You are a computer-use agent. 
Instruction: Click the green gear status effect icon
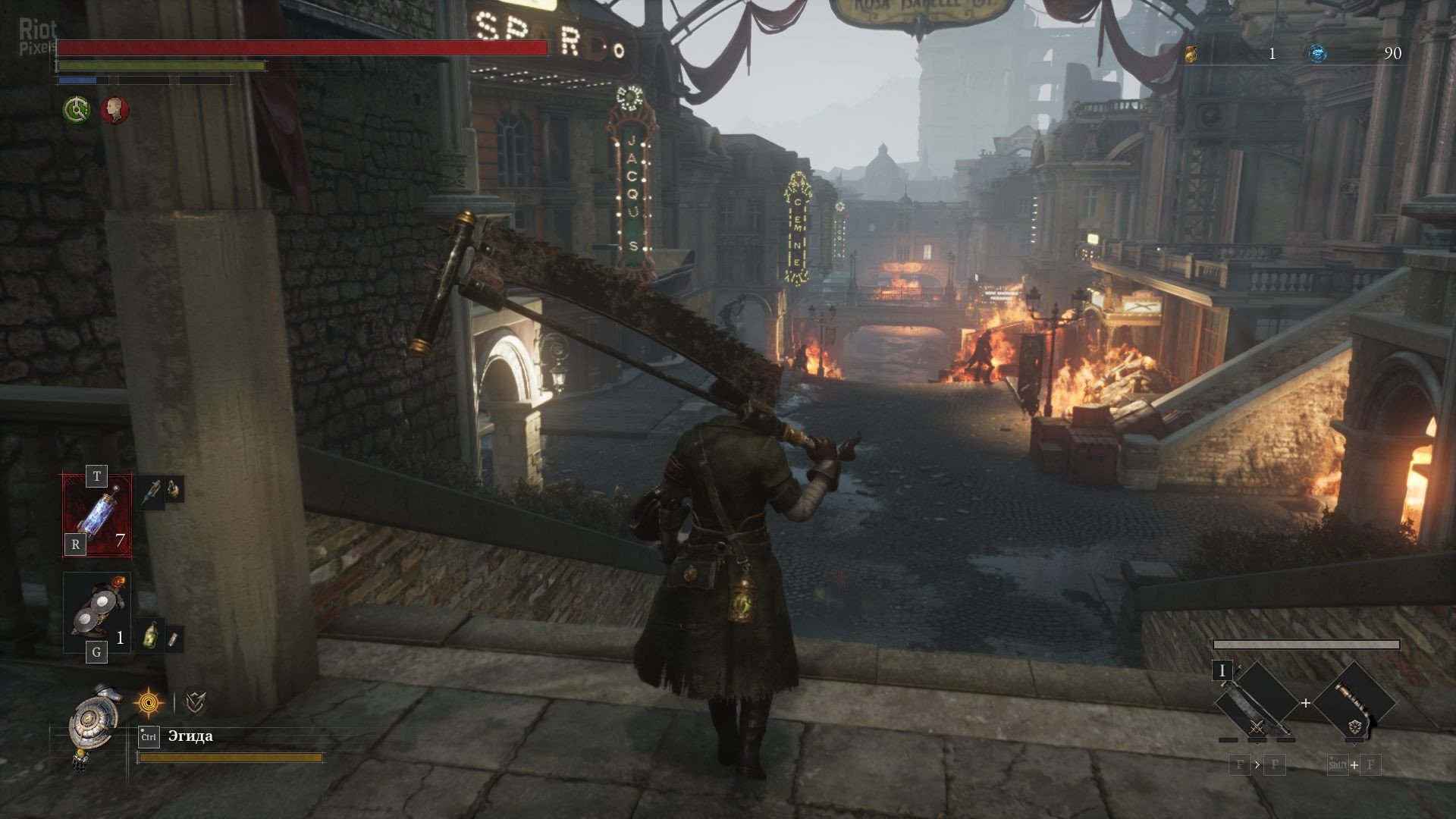coord(76,110)
